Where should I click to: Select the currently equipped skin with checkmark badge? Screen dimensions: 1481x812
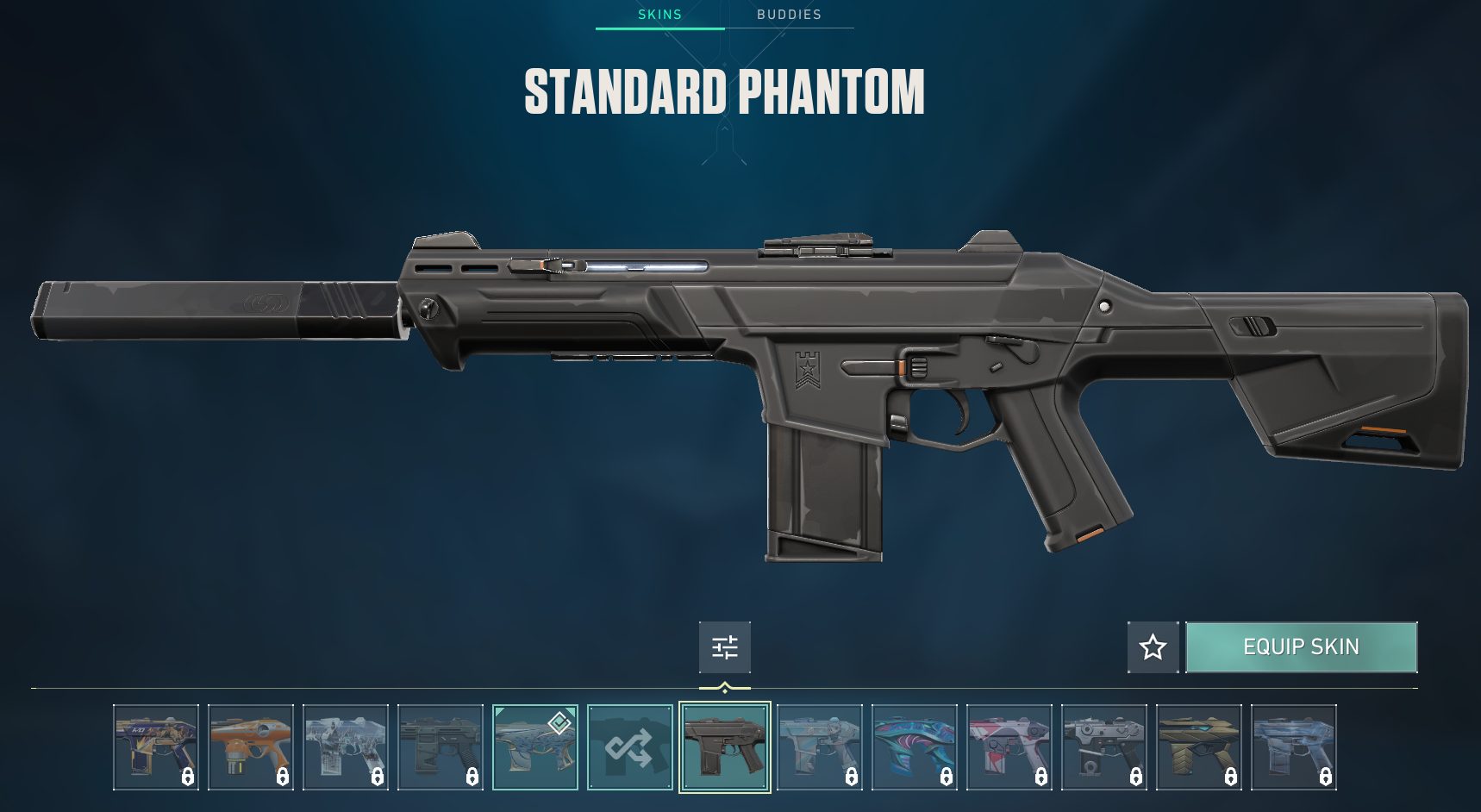(534, 747)
